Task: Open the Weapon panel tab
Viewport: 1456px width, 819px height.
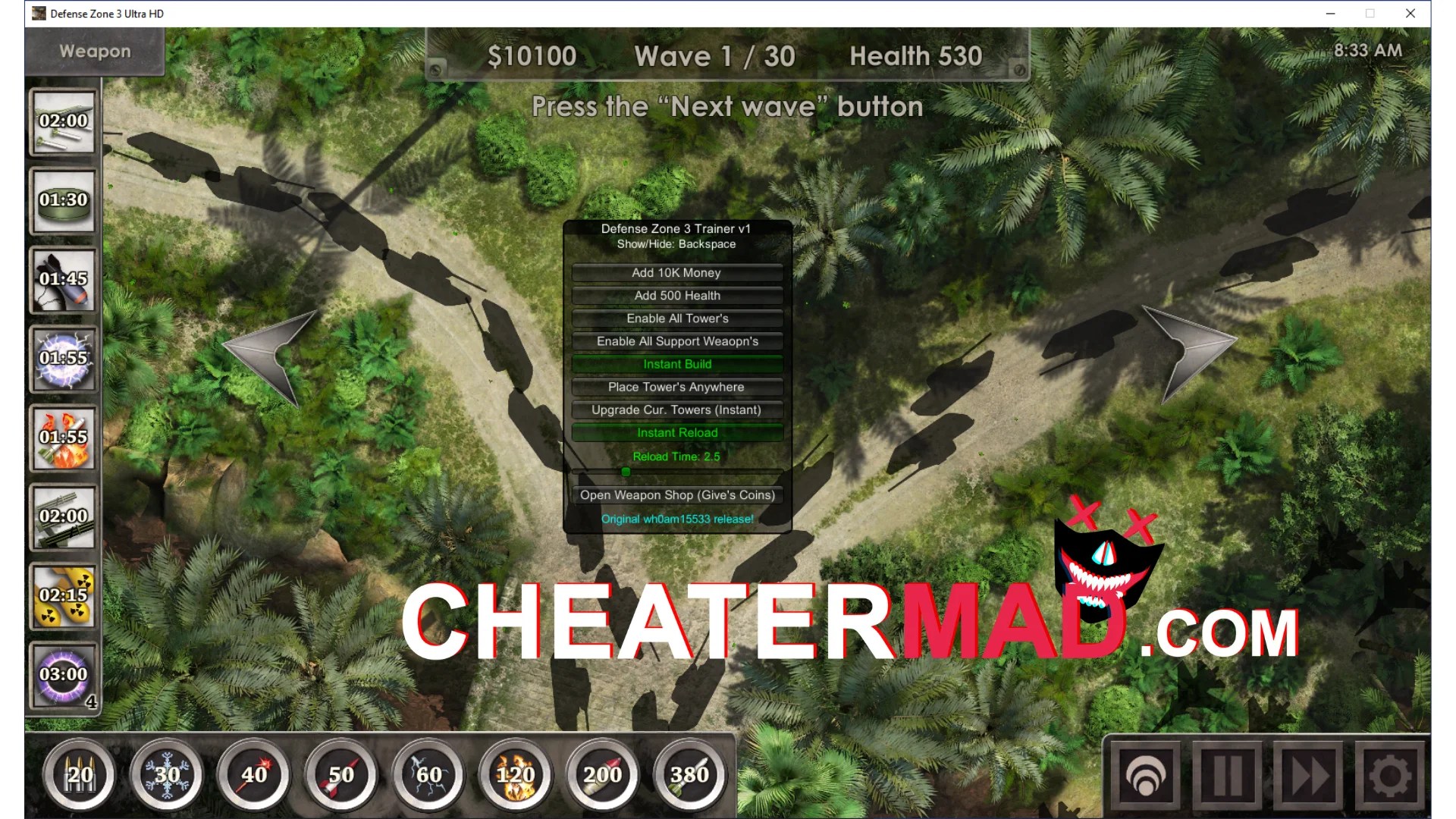Action: (93, 52)
